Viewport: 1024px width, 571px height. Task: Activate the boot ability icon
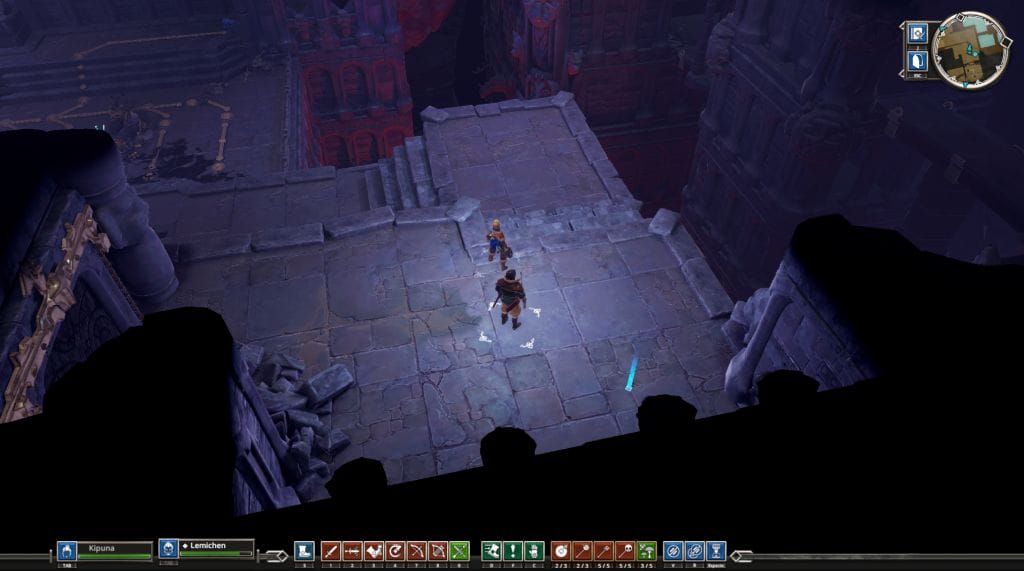[305, 550]
